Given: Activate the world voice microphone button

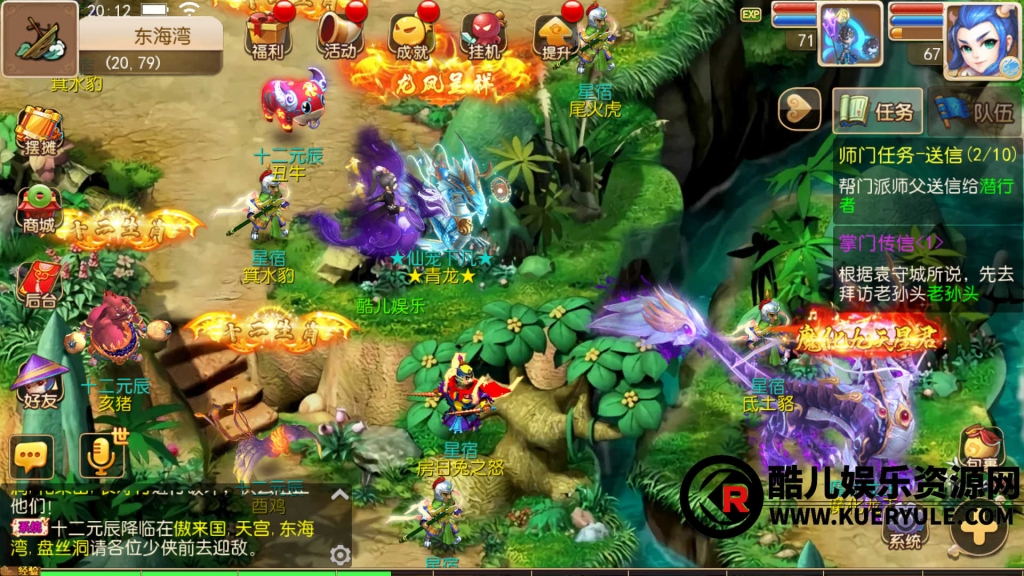Looking at the screenshot, I should point(102,456).
